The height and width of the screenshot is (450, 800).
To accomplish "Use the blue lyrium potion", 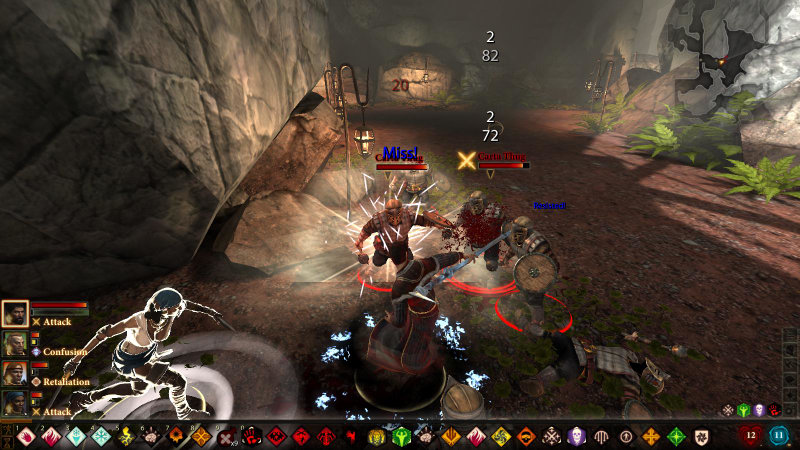I will 780,435.
